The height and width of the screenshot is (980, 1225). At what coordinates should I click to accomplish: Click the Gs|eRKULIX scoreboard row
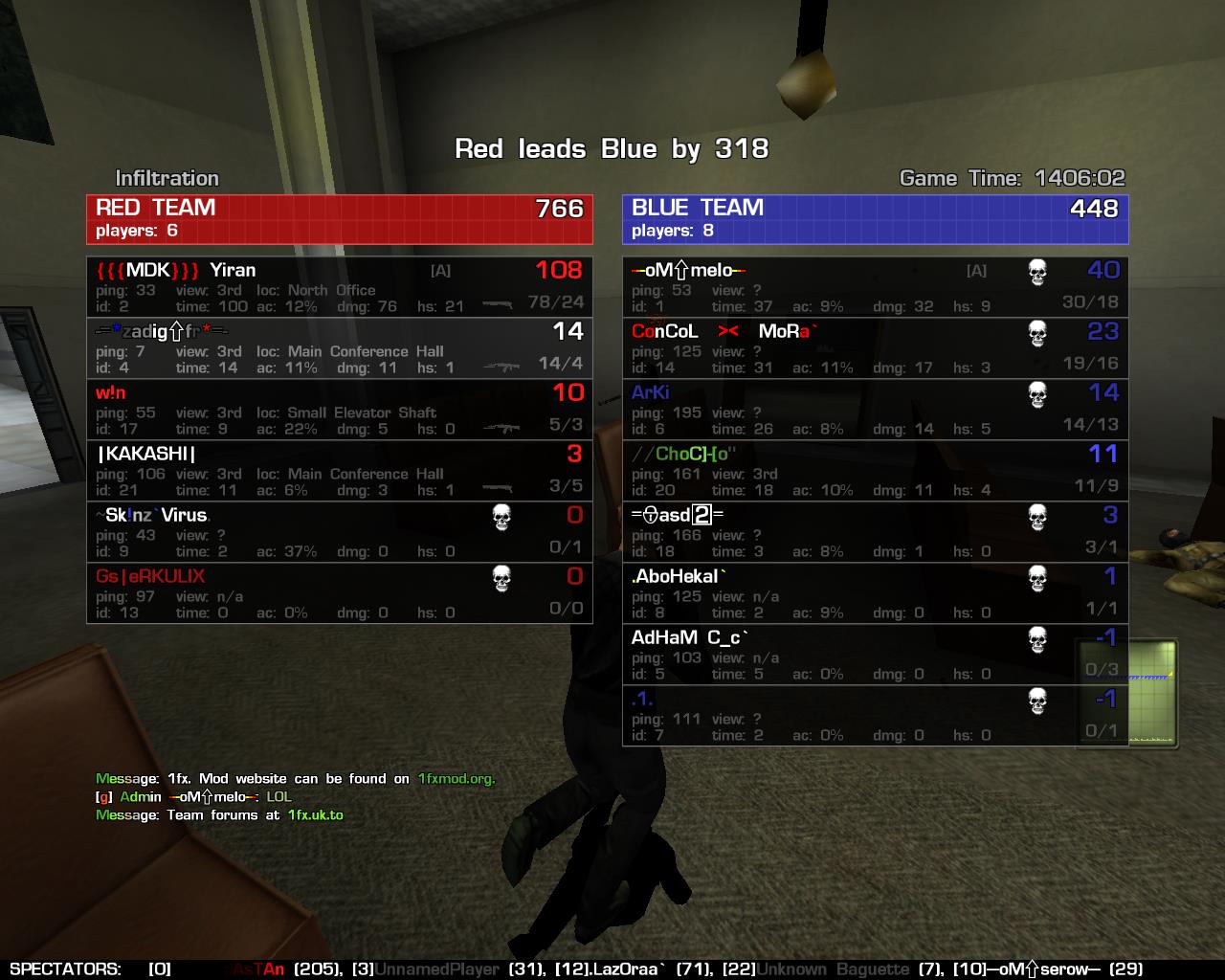click(340, 593)
